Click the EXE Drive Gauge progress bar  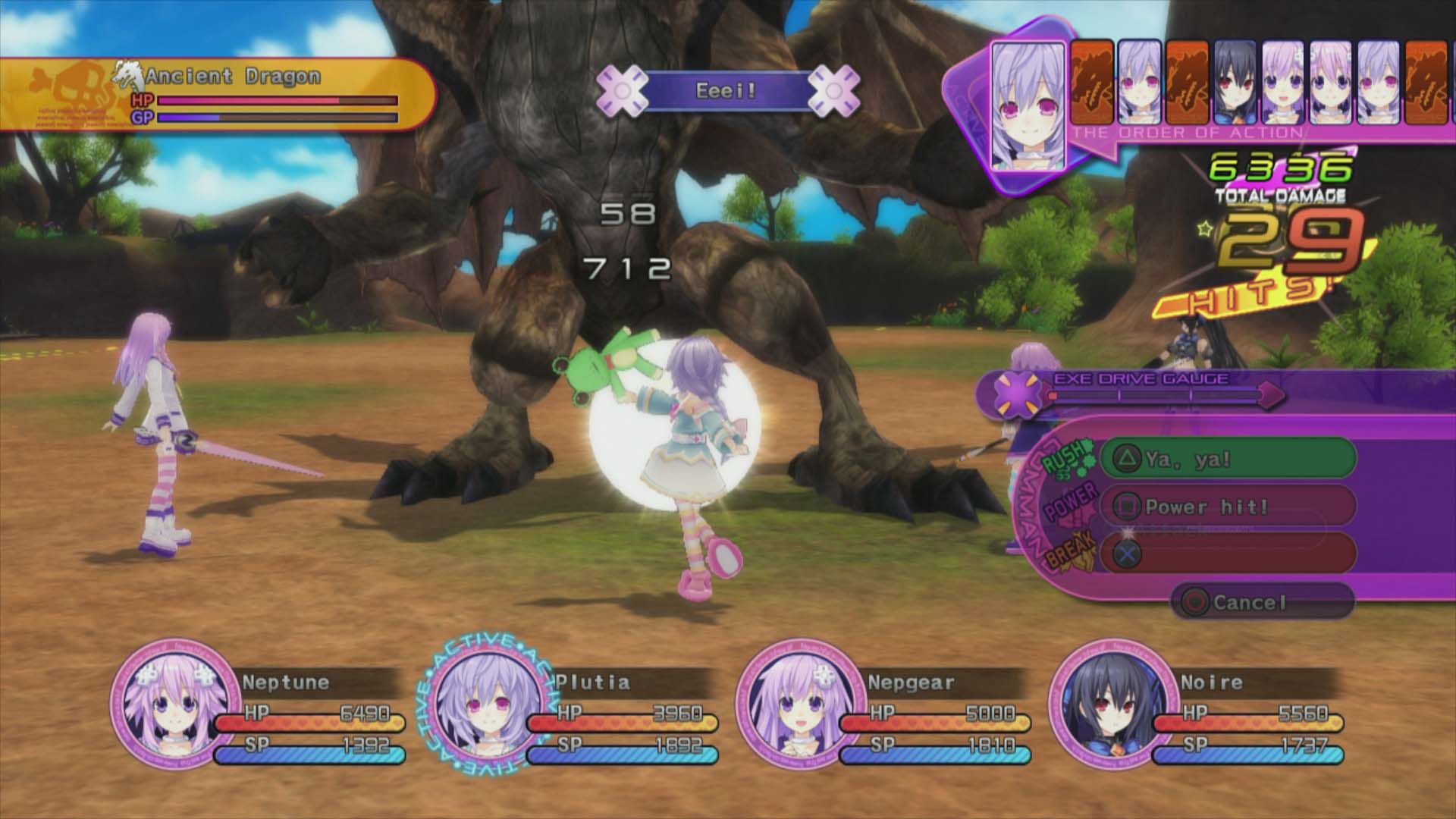click(x=1153, y=395)
